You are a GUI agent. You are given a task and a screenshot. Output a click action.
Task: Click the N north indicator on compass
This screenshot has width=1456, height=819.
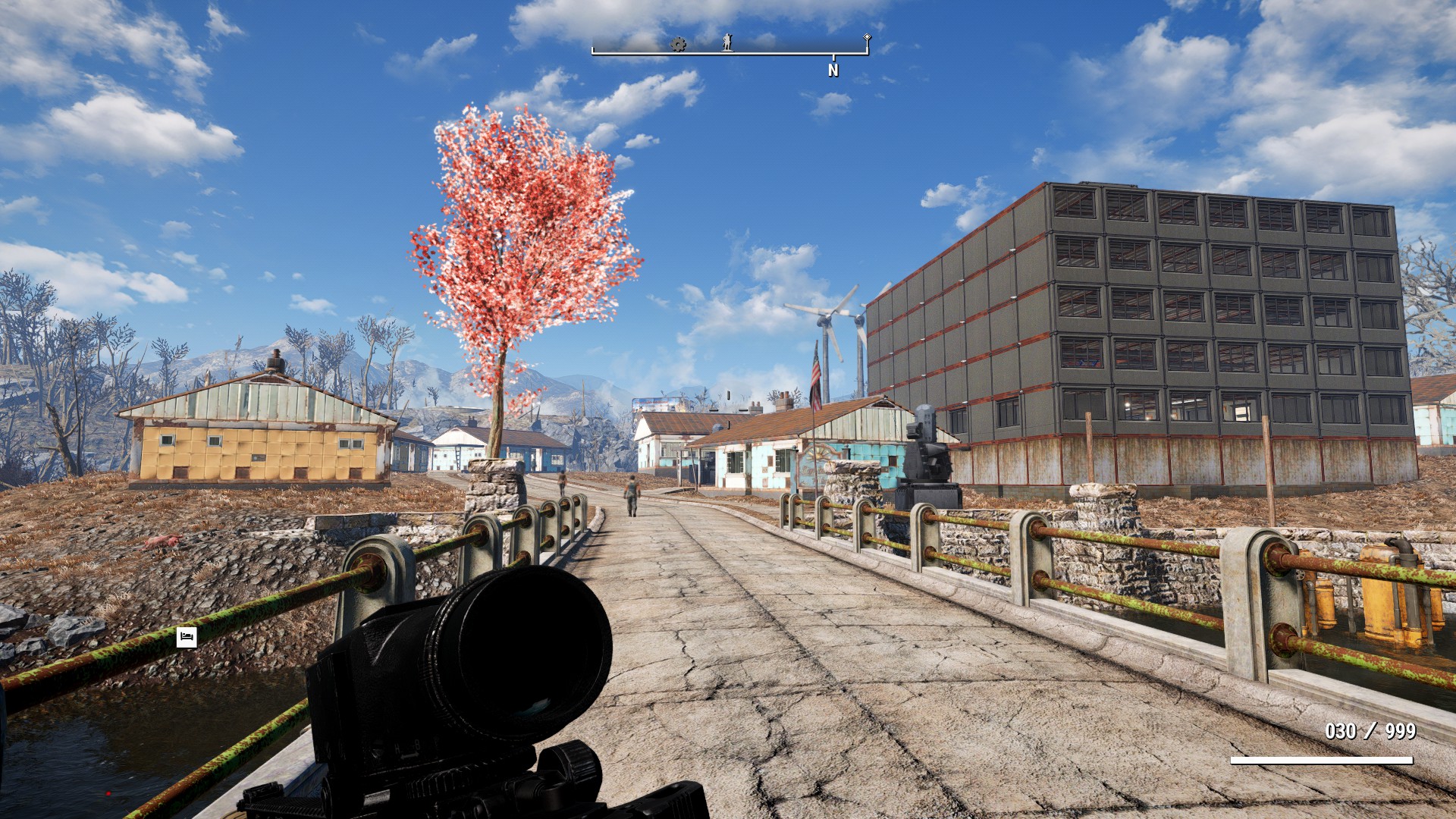[x=833, y=71]
